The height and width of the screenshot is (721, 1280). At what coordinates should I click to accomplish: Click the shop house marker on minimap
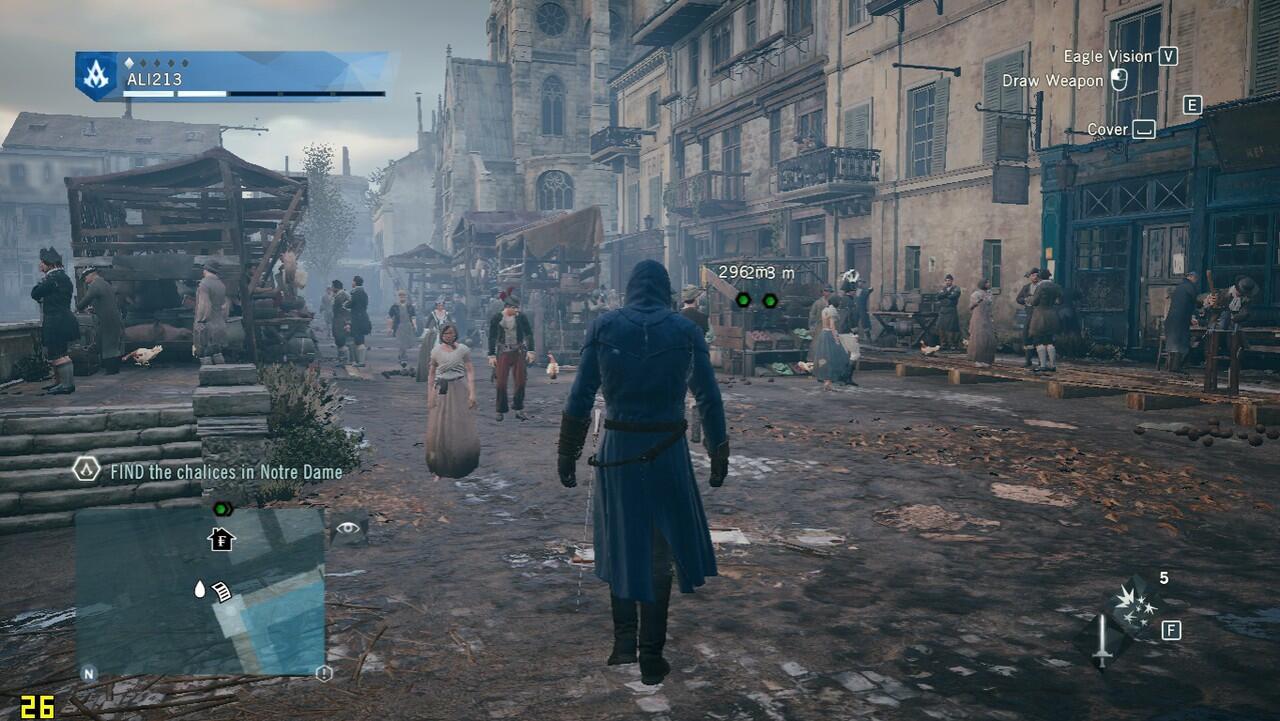click(221, 540)
